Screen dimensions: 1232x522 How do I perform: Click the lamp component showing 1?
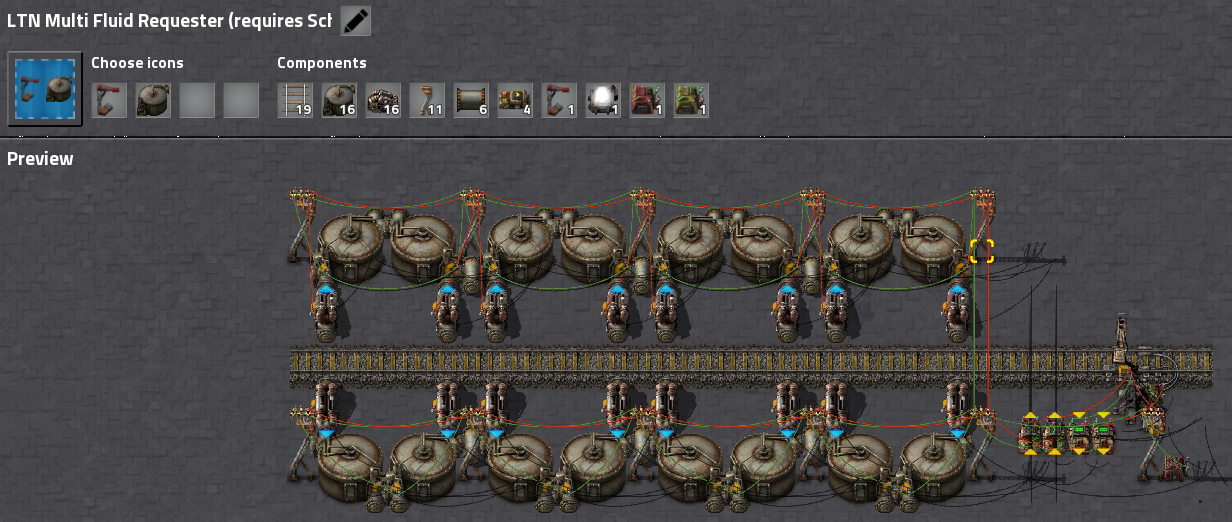click(603, 100)
